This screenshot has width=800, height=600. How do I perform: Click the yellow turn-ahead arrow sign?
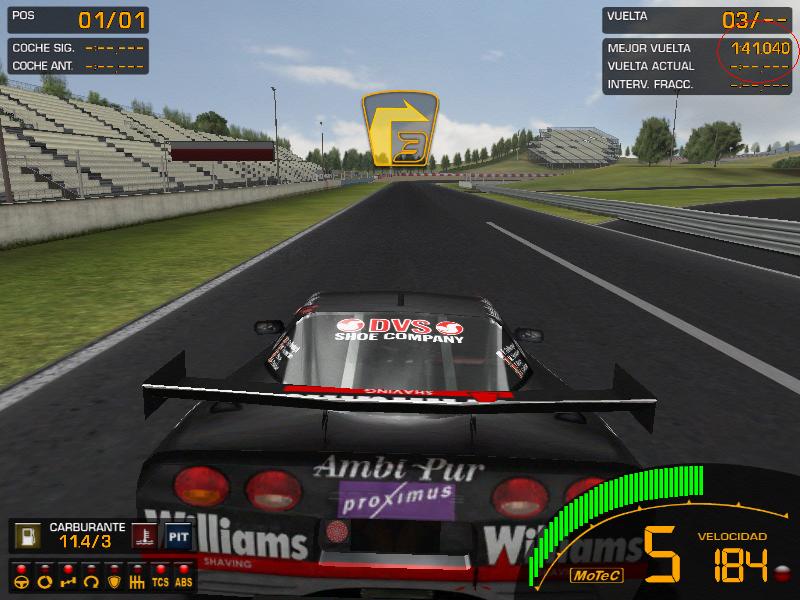point(400,128)
